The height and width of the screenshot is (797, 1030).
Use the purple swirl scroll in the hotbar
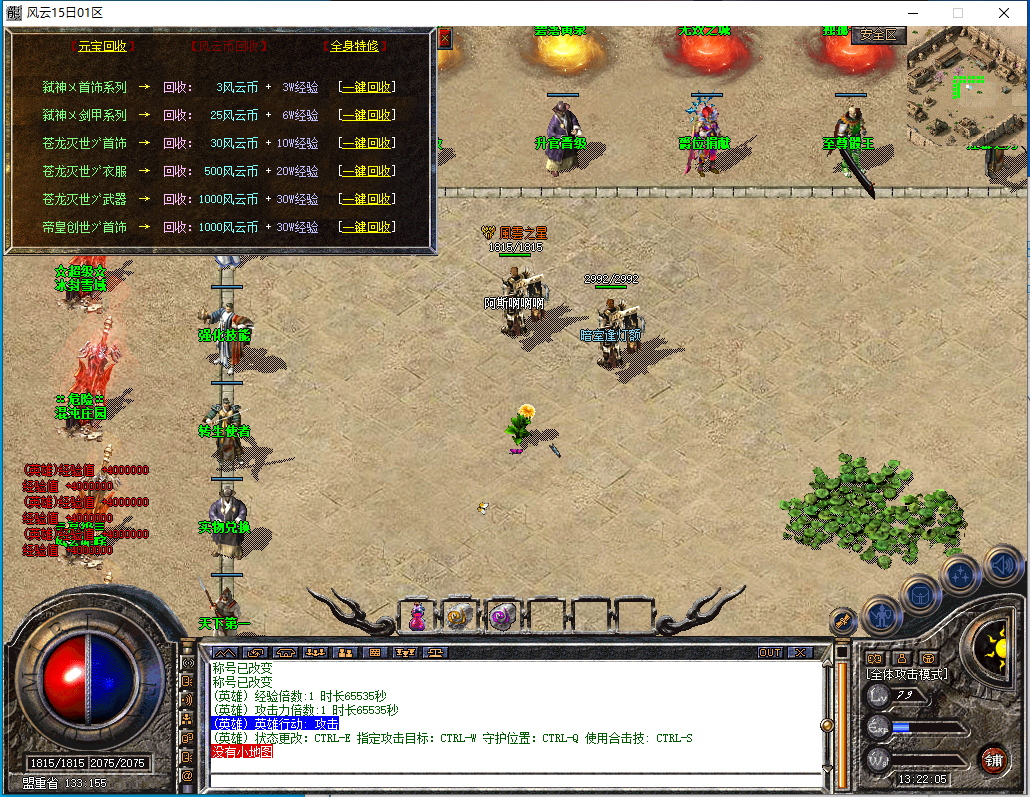coord(501,617)
